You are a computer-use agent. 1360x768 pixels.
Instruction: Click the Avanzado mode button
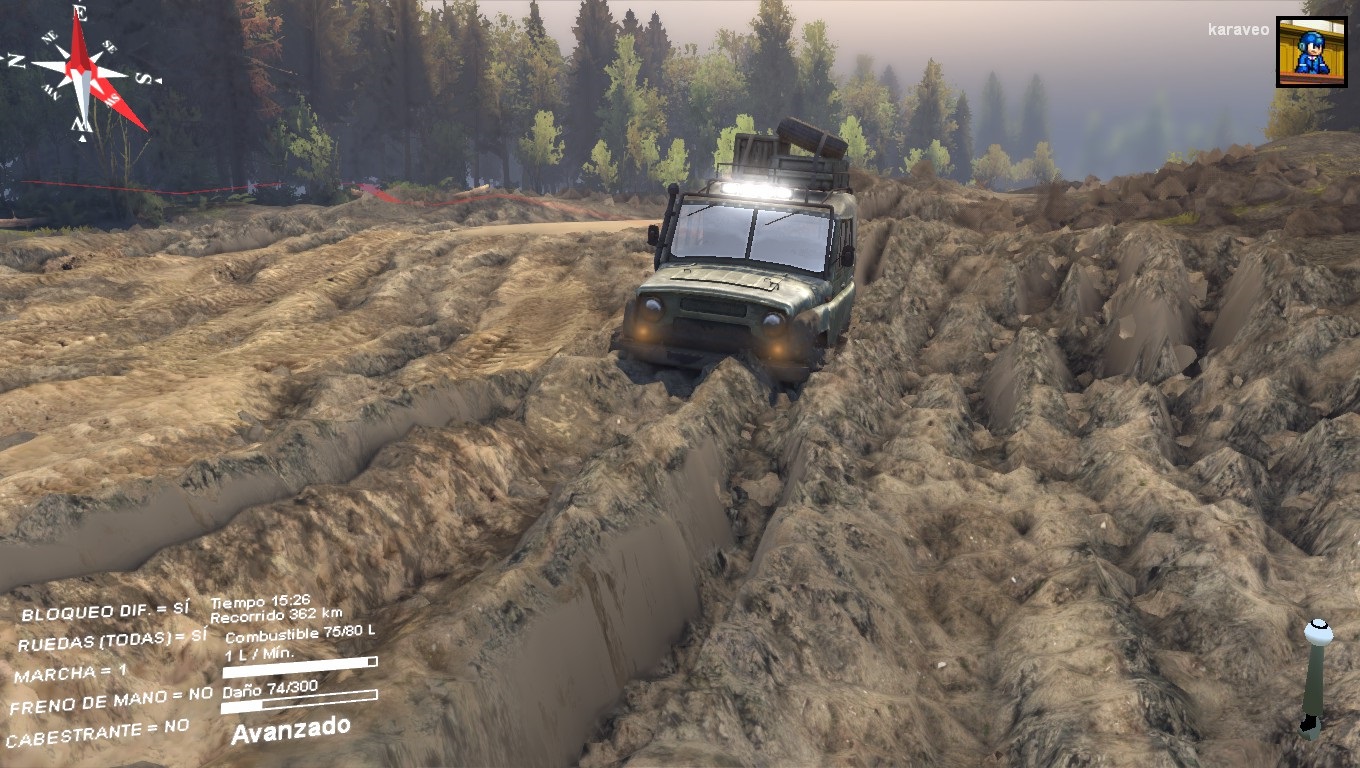pos(290,729)
